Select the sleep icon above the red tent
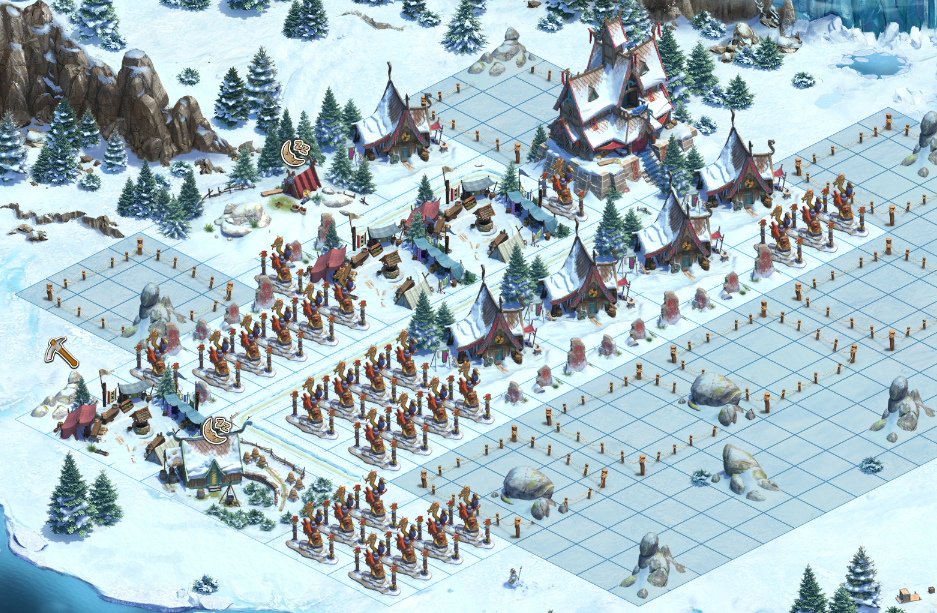 [x=295, y=153]
